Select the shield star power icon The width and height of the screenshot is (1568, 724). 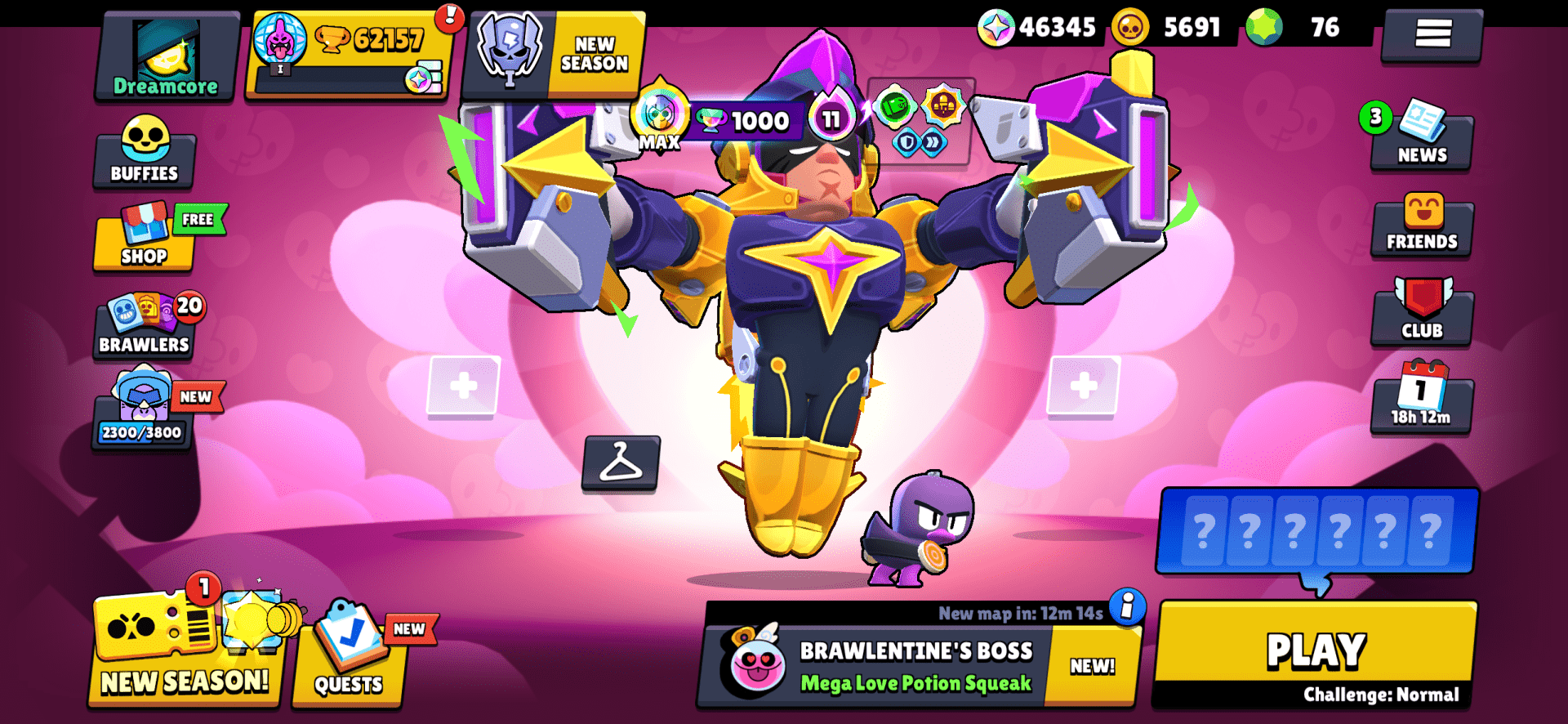pyautogui.click(x=906, y=141)
